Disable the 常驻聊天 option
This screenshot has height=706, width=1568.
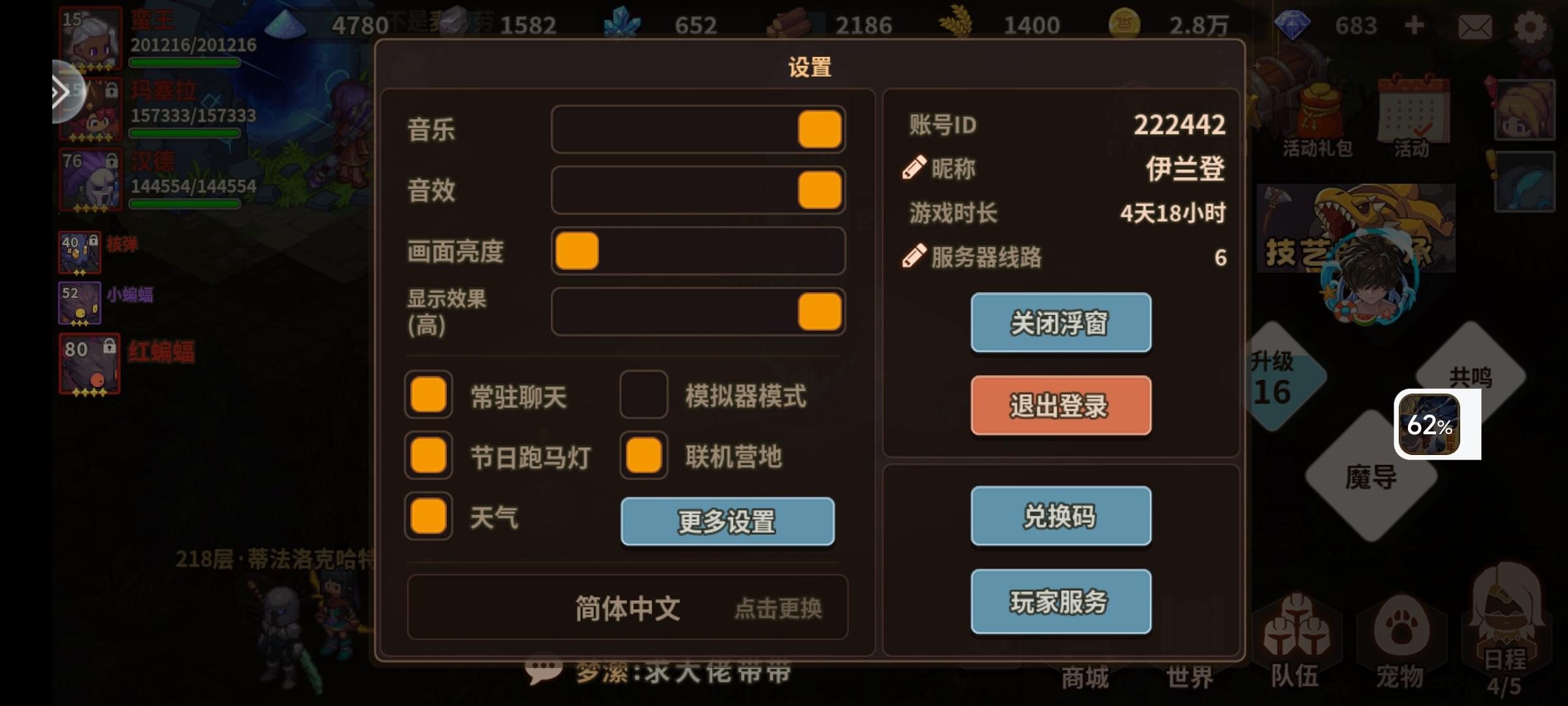click(x=428, y=395)
